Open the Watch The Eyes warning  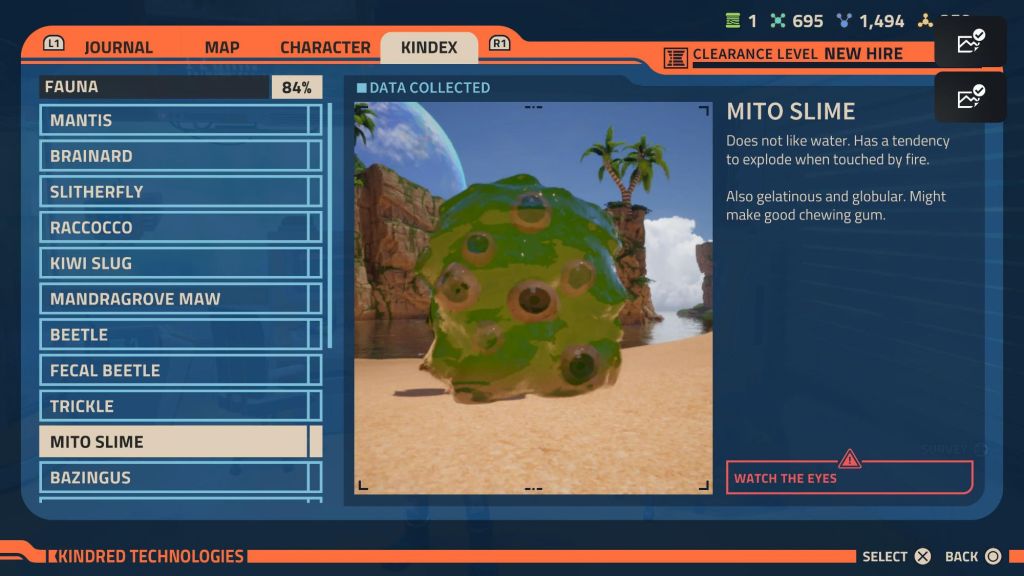coord(849,477)
